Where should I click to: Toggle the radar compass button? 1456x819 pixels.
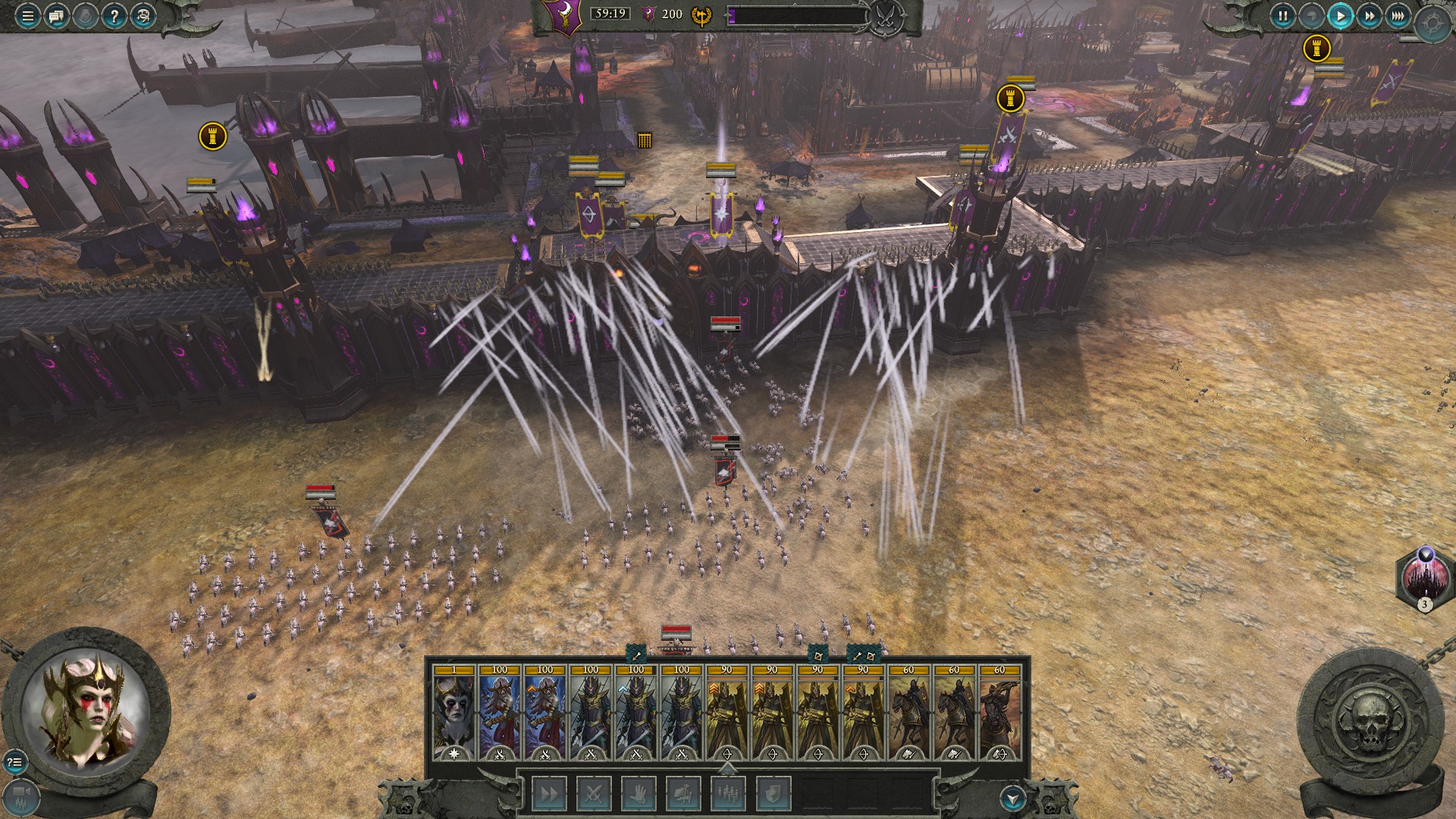click(1432, 25)
